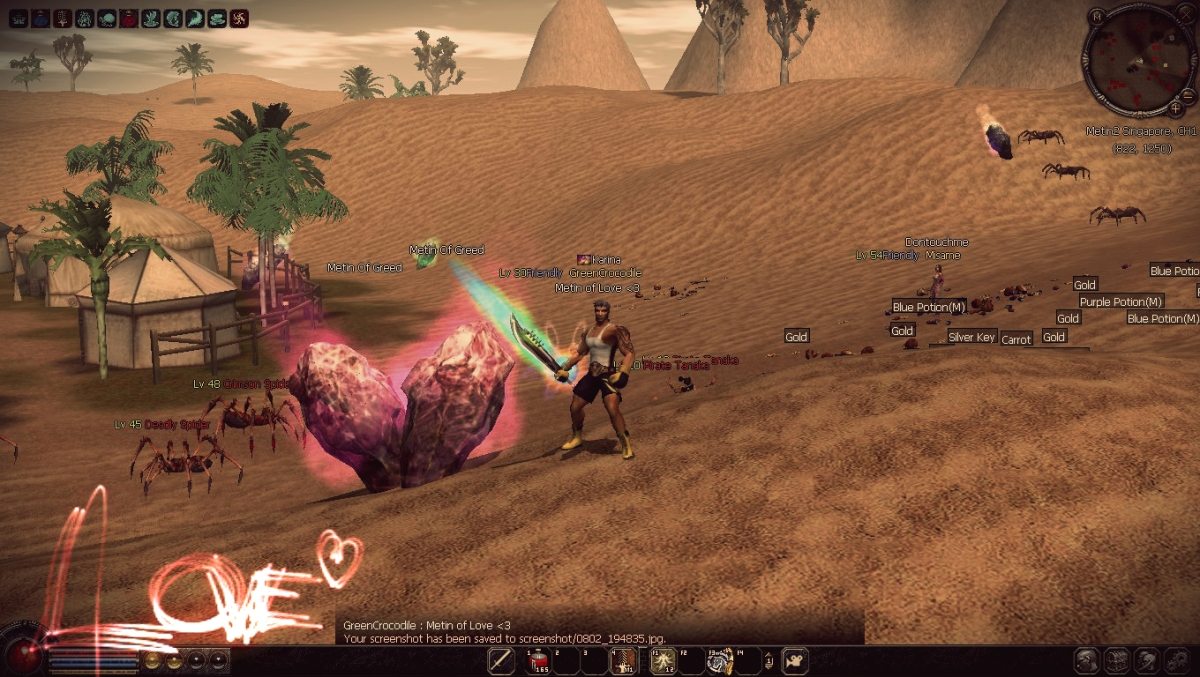This screenshot has height=677, width=1200.
Task: Toggle the camera view mode button
Action: (x=796, y=661)
